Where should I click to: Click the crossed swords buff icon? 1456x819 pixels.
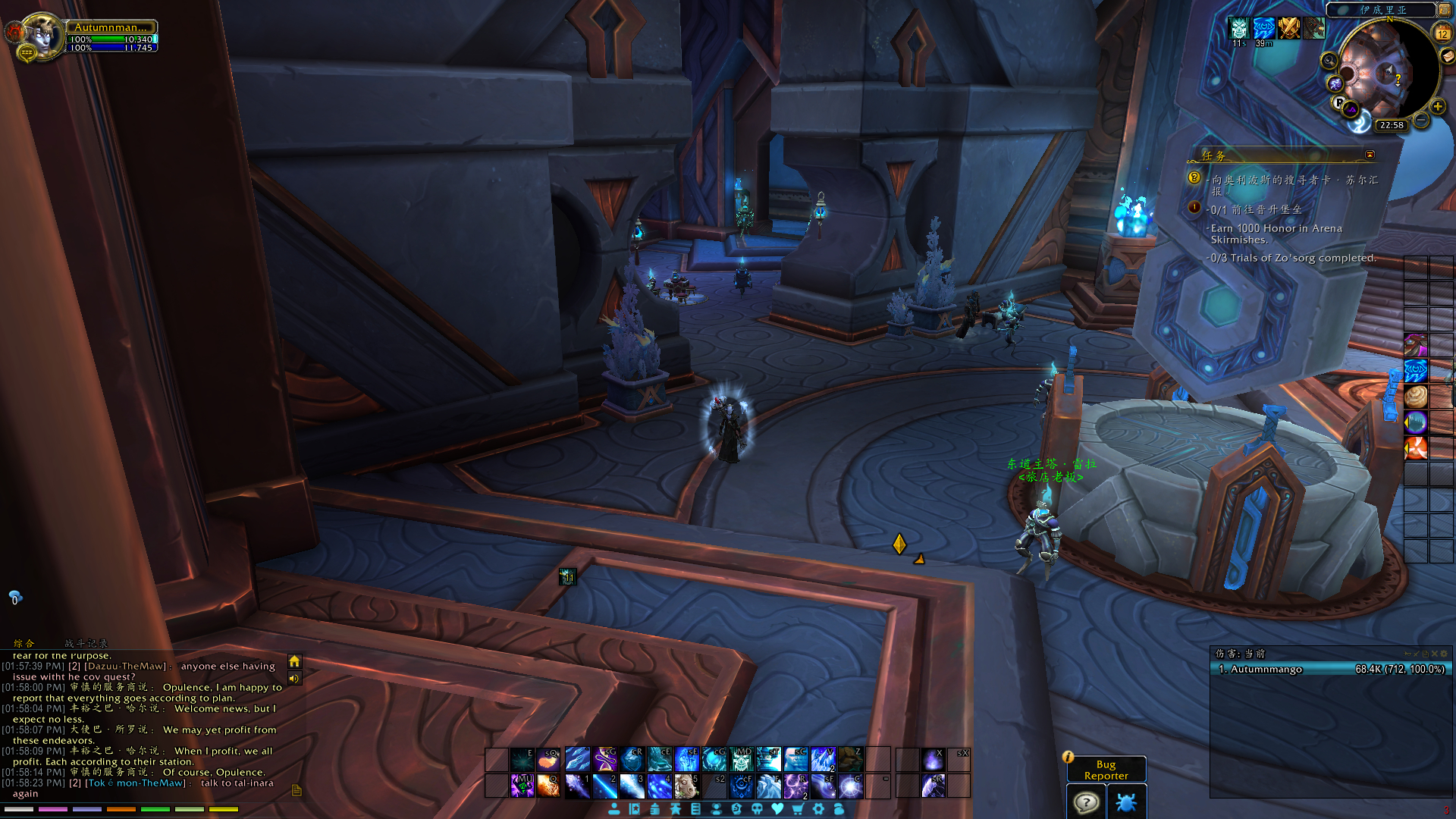click(1288, 28)
